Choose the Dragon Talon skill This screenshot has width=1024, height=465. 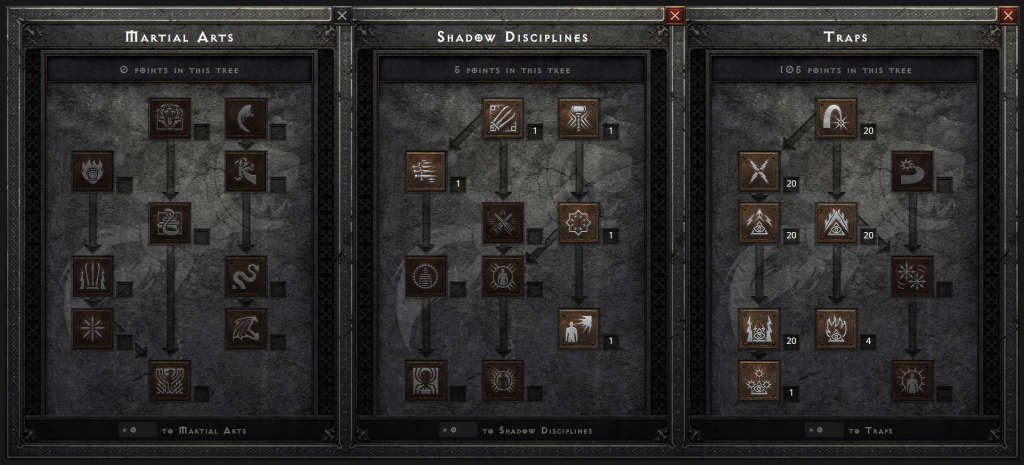[x=246, y=118]
